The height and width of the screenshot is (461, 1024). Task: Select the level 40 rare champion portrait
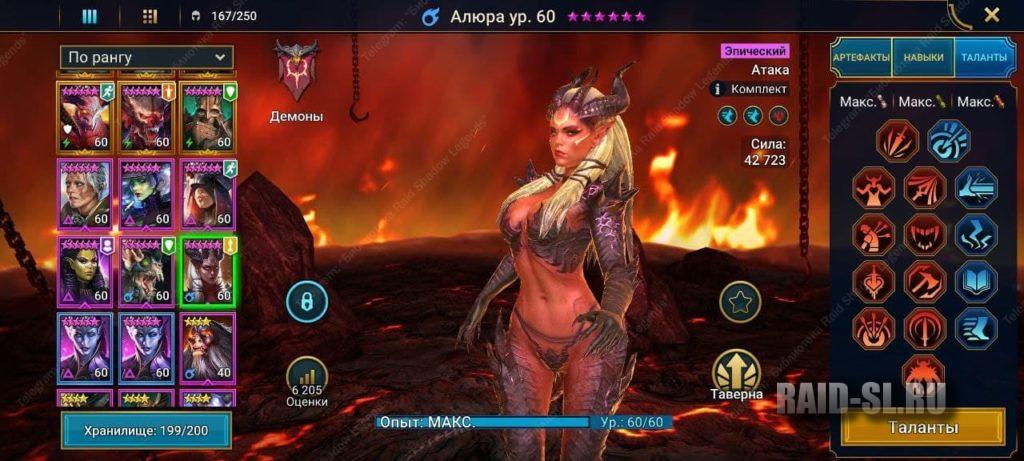[x=207, y=347]
